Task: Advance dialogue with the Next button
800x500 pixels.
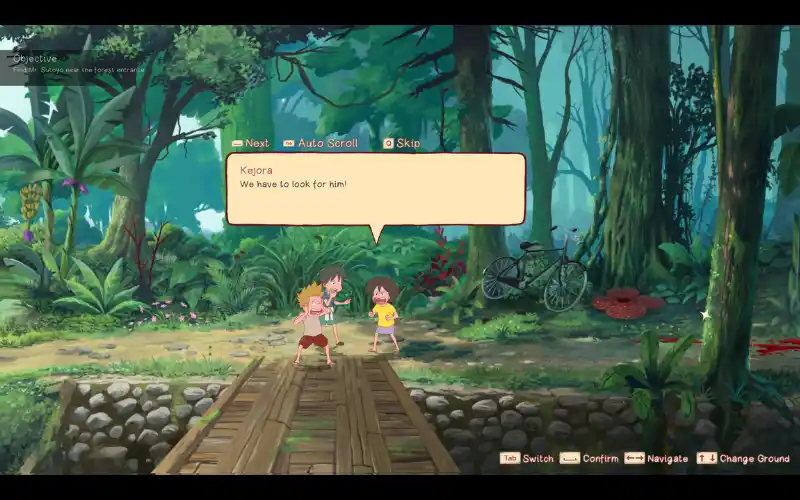Action: 251,143
